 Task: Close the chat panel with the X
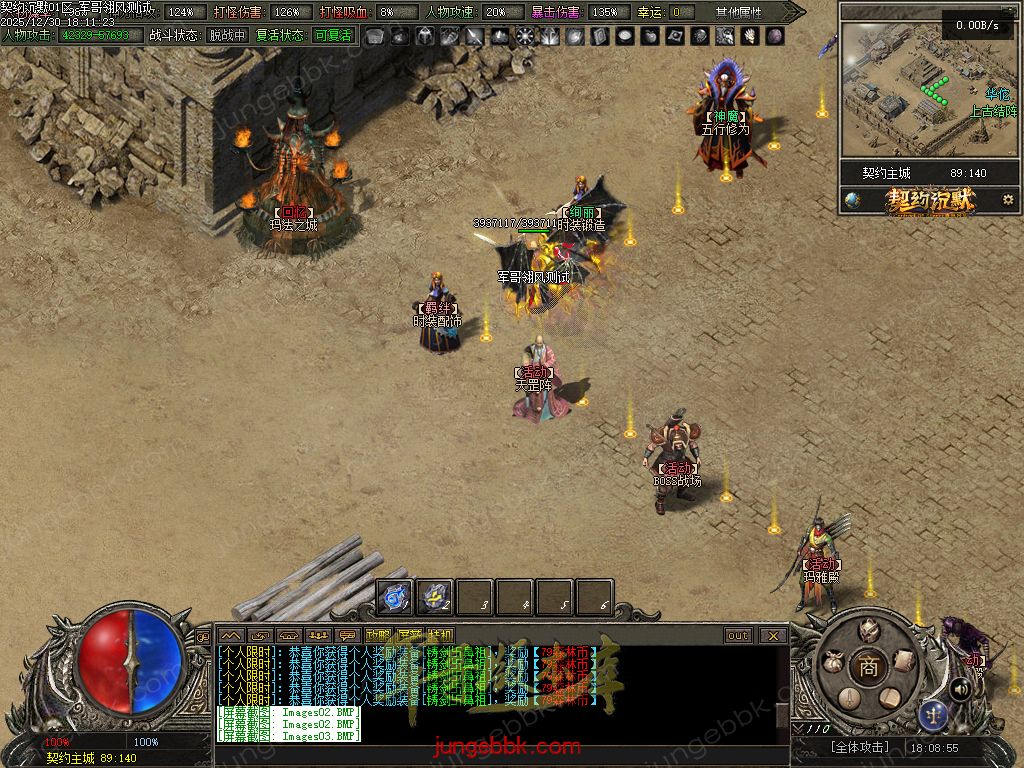tap(773, 635)
